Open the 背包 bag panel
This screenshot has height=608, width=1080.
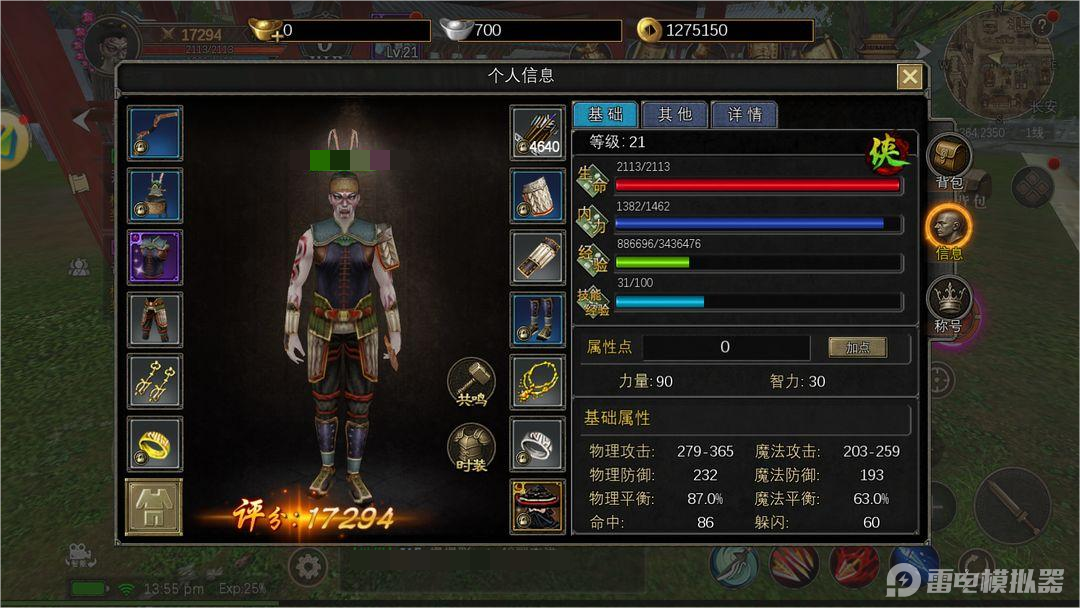point(949,161)
